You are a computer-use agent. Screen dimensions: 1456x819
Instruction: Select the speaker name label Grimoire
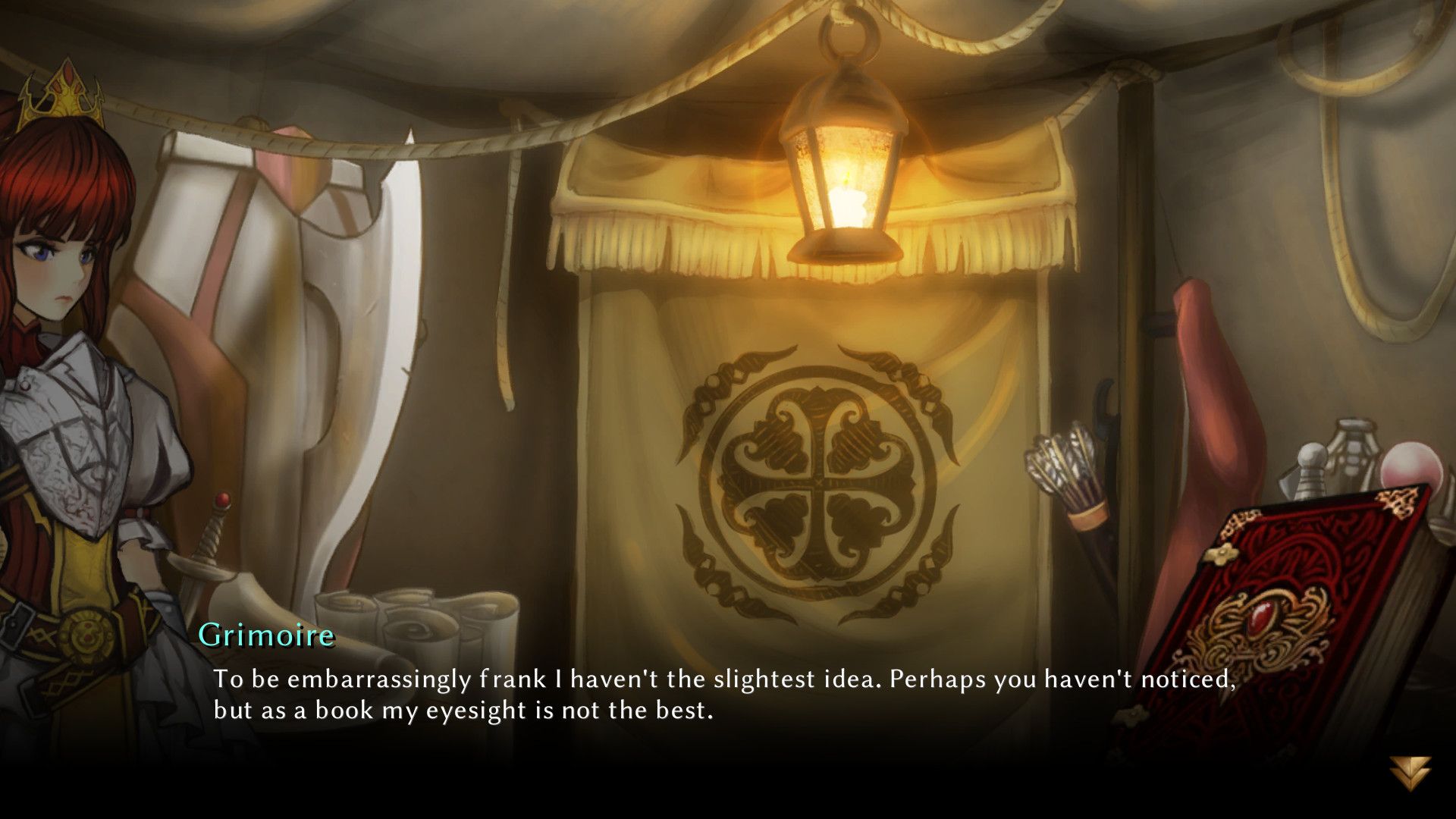pos(267,637)
